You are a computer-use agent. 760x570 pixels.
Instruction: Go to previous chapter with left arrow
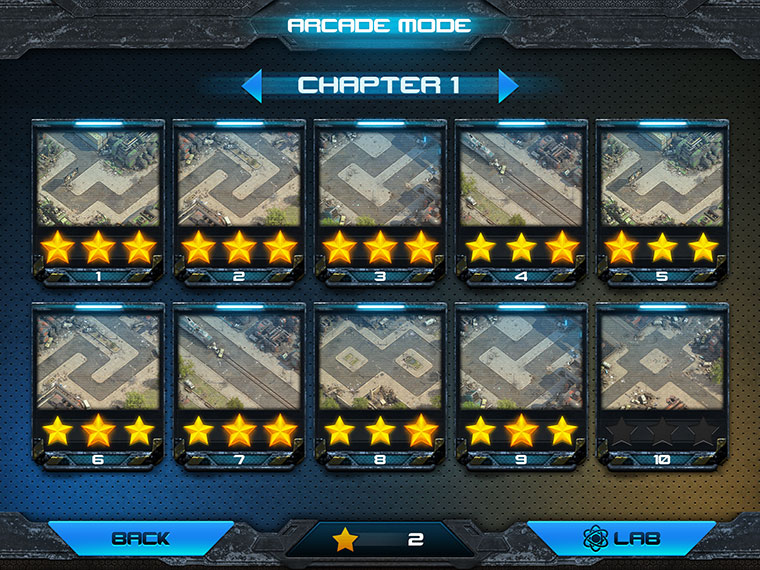pos(252,86)
